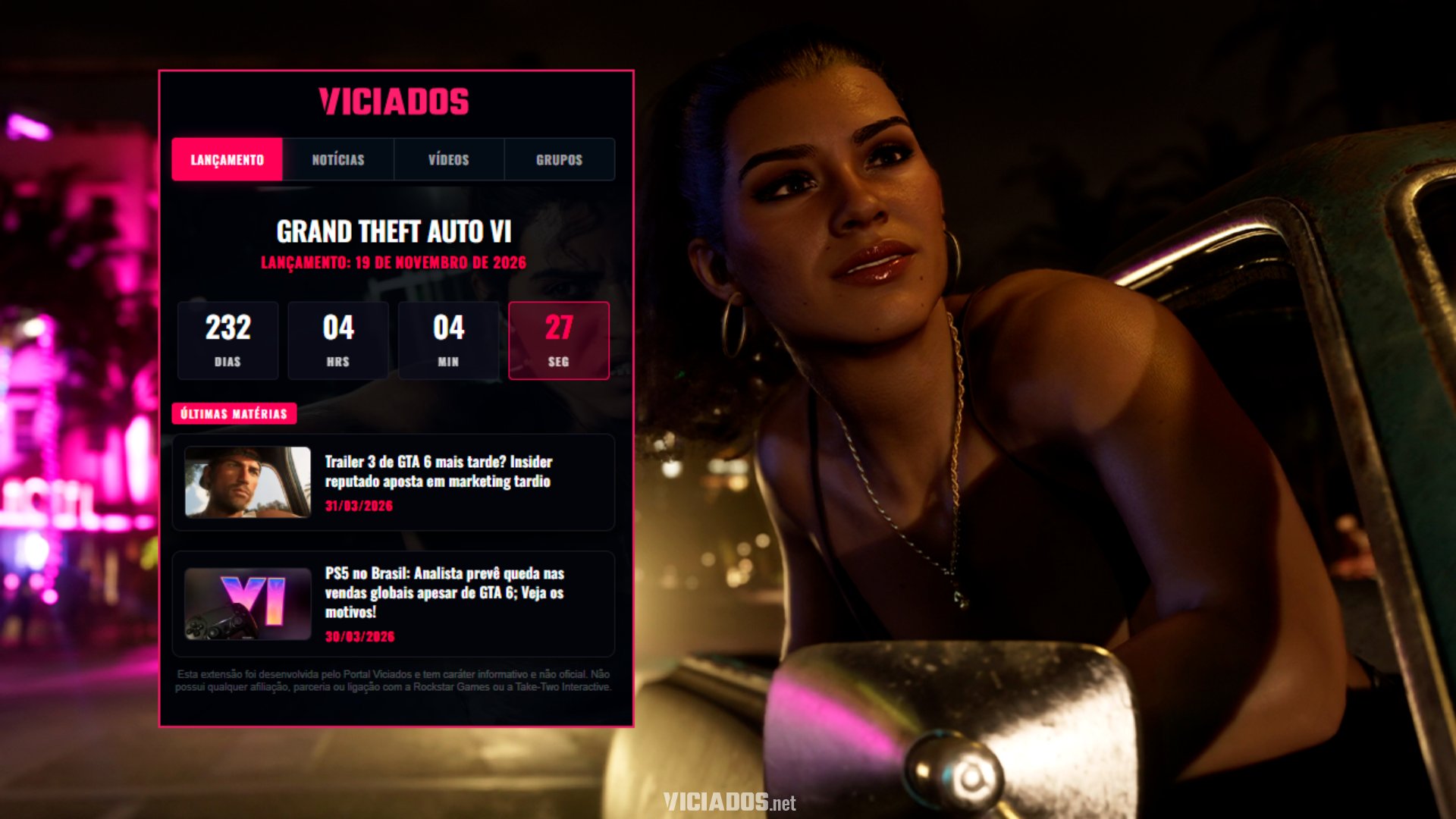Select the LANÇAMENTO tab
The image size is (1456, 819).
(226, 159)
